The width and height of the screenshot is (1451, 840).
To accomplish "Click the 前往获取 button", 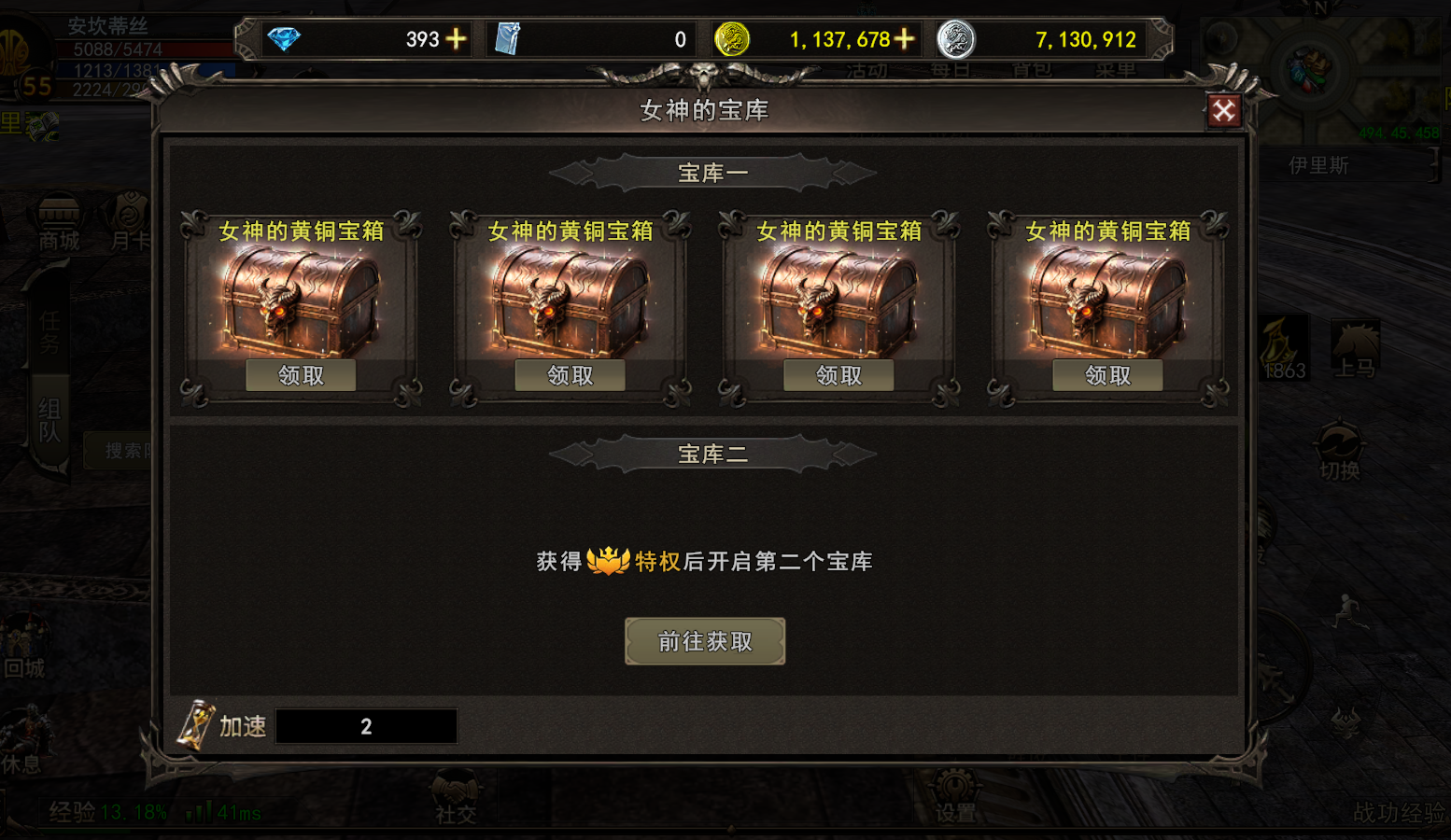I will 704,641.
